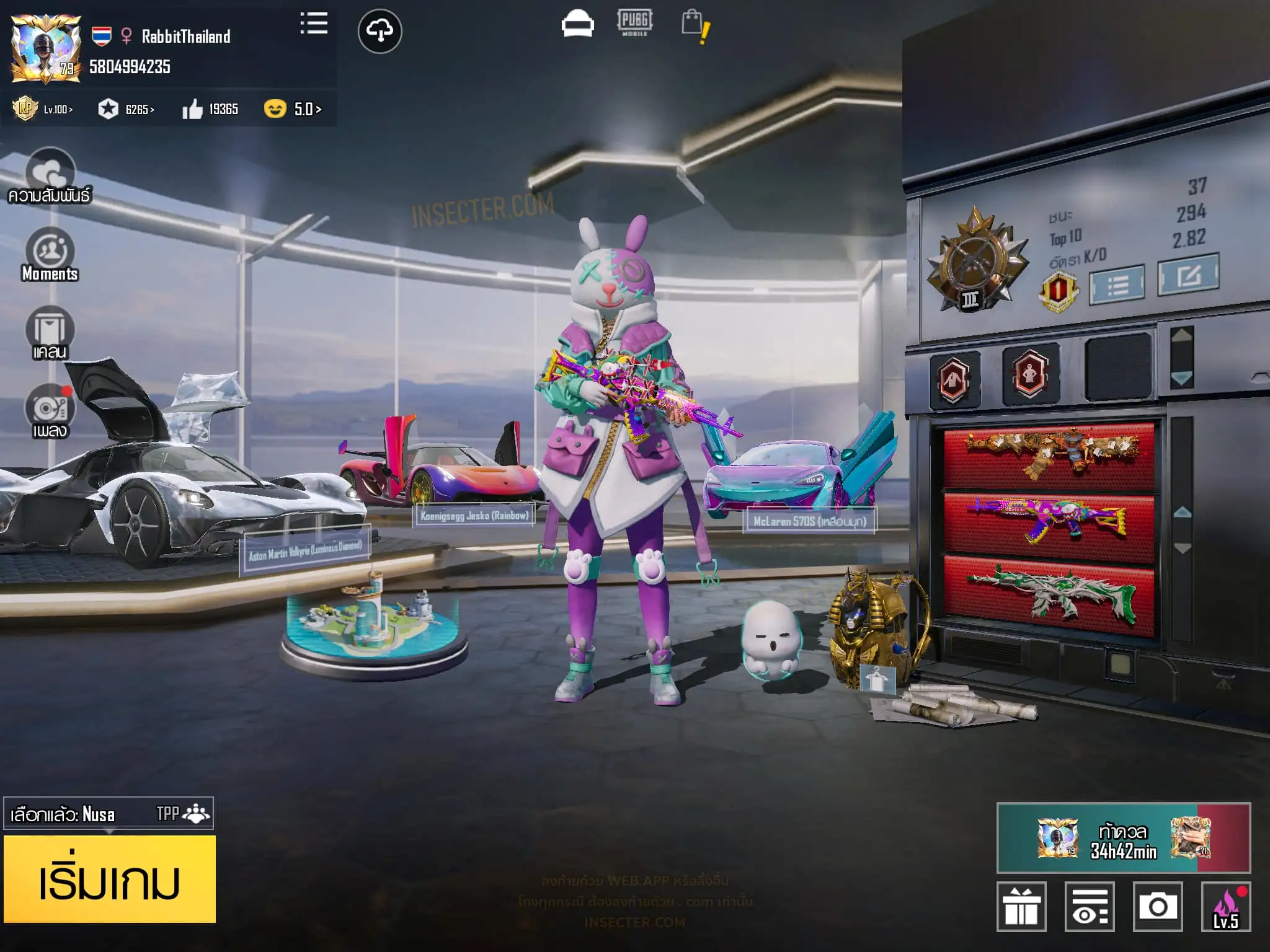Toggle the eye visibility display icon

pos(1090,907)
